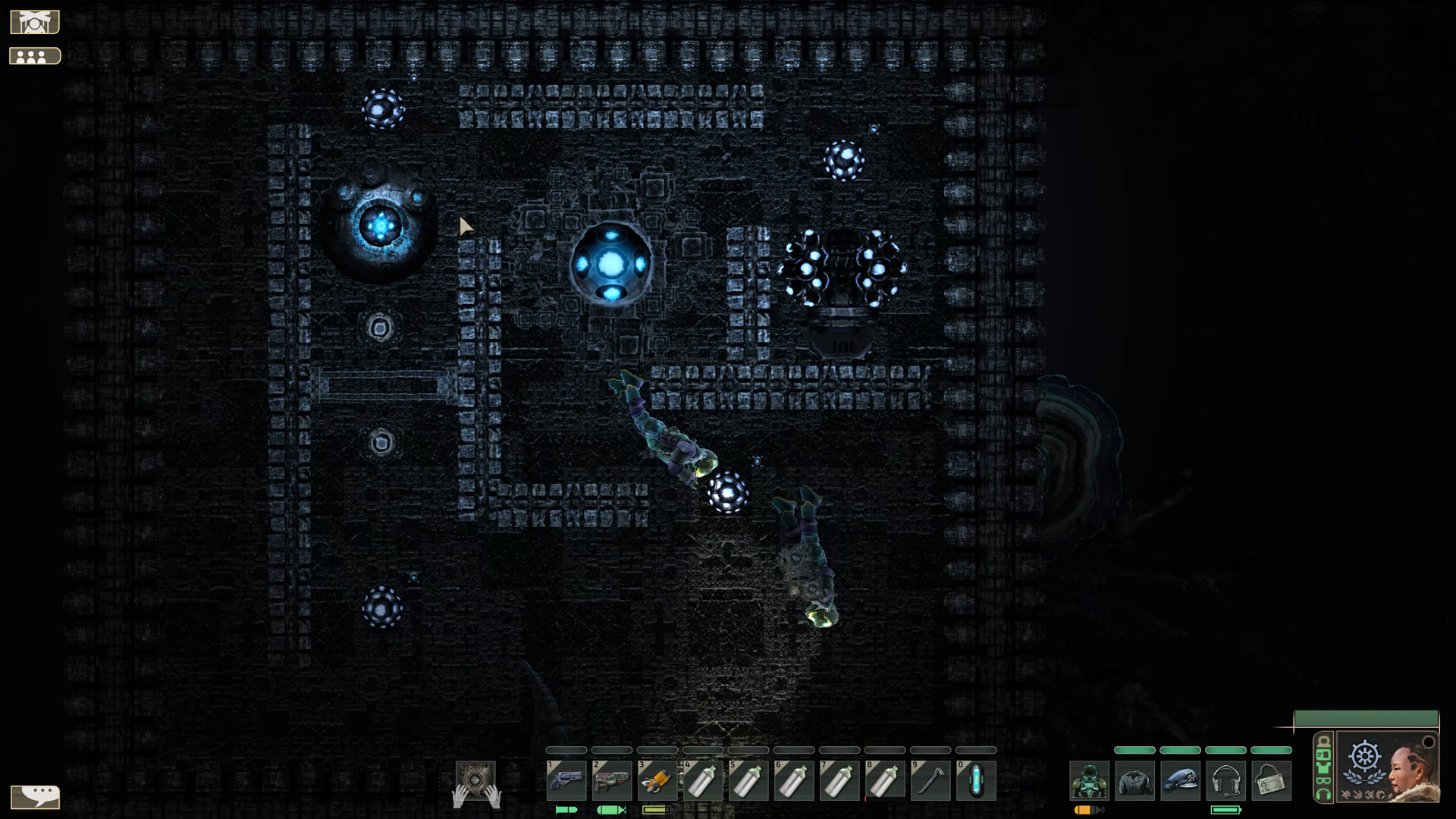The width and height of the screenshot is (1456, 819).
Task: Select the dark uniform jacket slot
Action: click(1134, 781)
